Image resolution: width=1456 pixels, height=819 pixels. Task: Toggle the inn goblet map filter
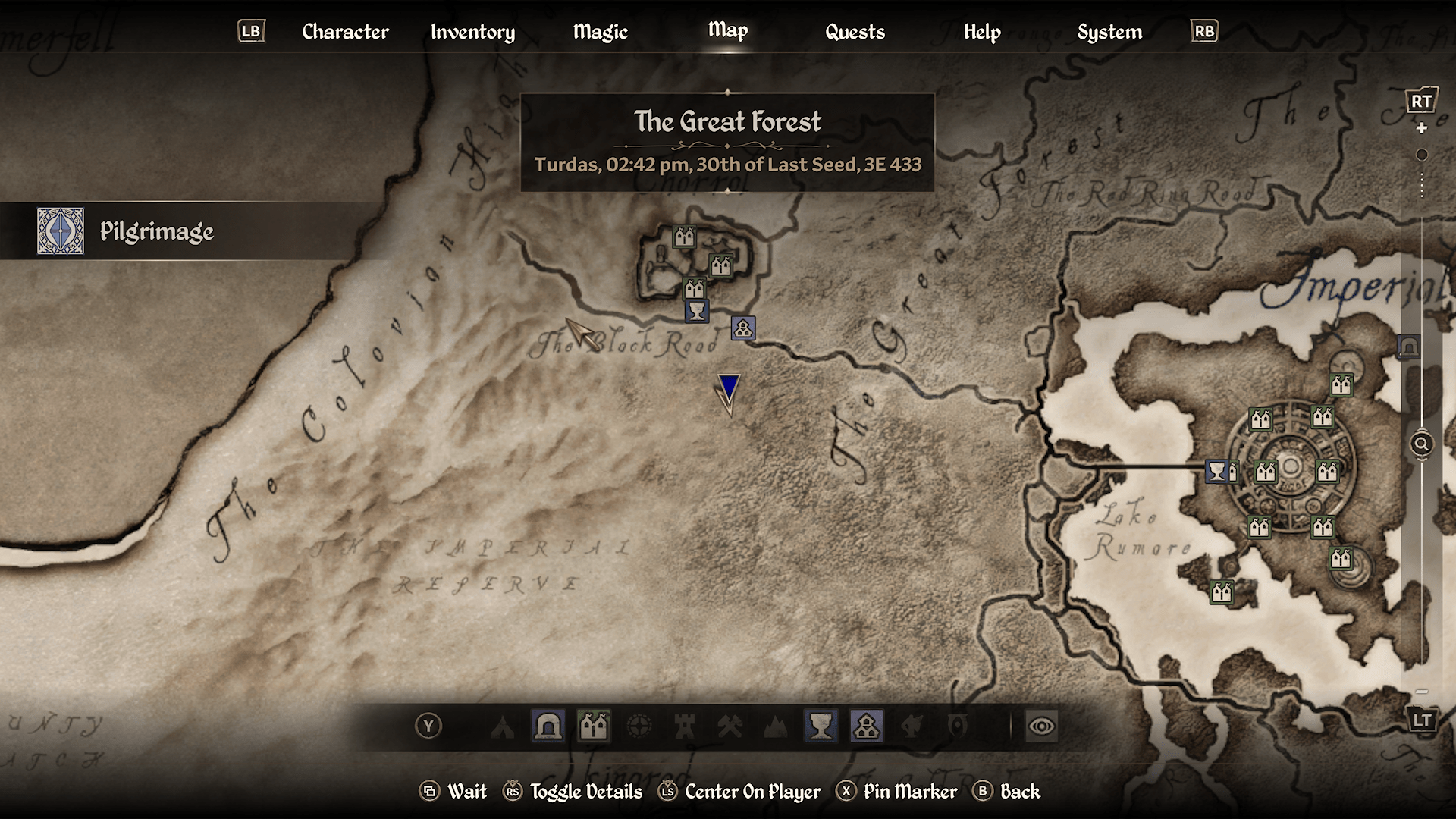821,726
